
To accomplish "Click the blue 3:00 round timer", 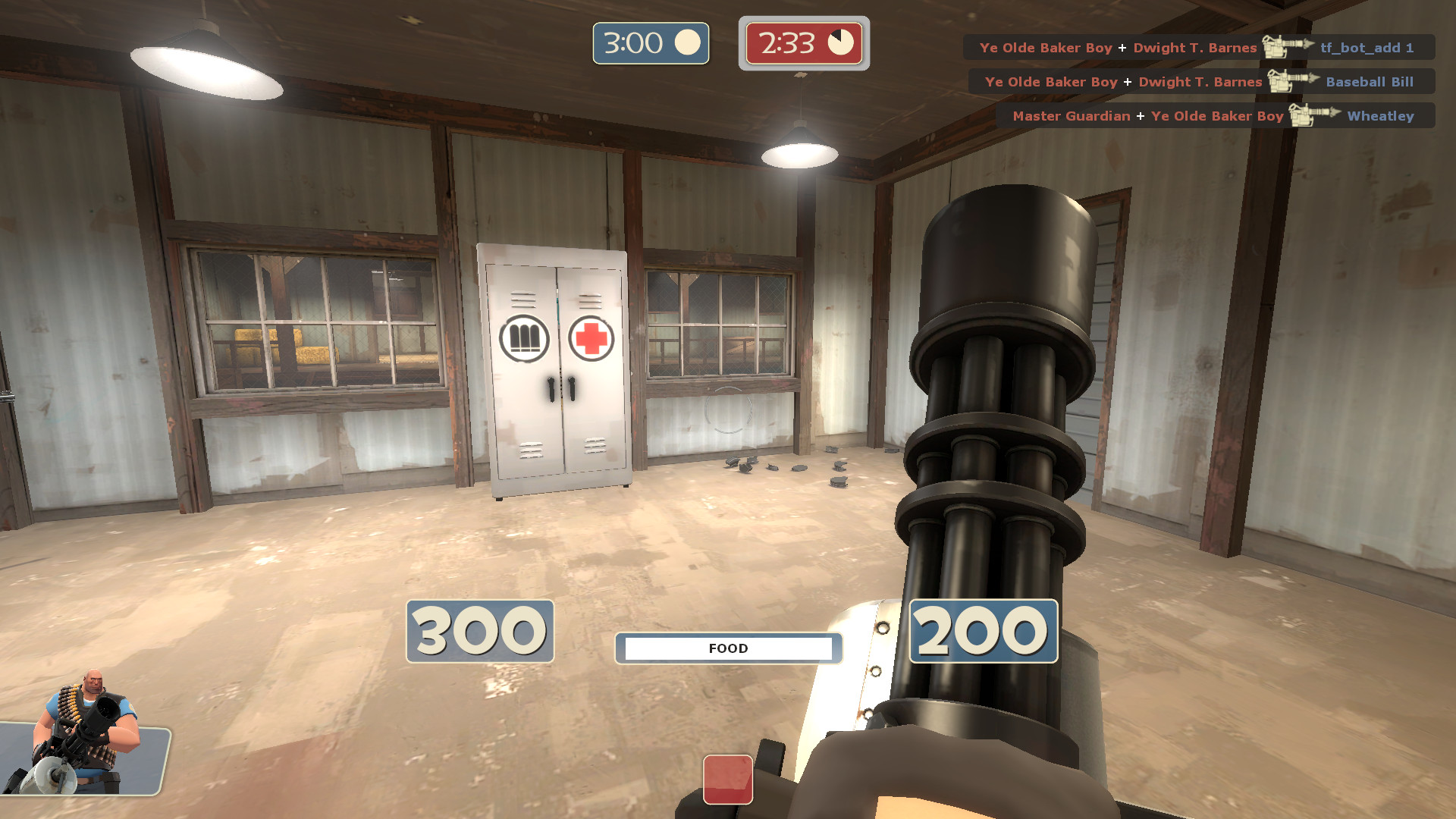I will (650, 42).
